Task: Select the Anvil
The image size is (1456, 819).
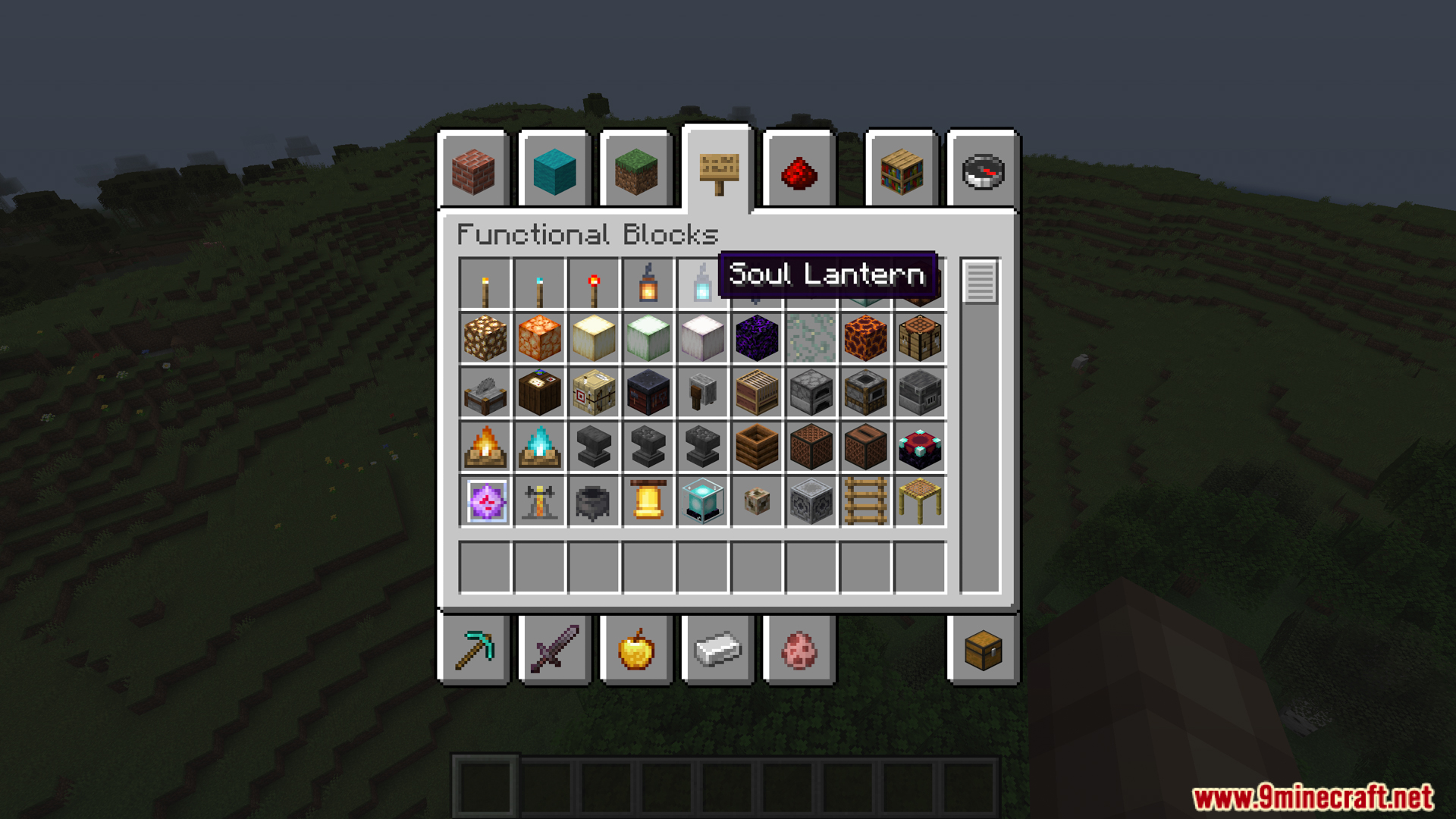Action: tap(595, 447)
